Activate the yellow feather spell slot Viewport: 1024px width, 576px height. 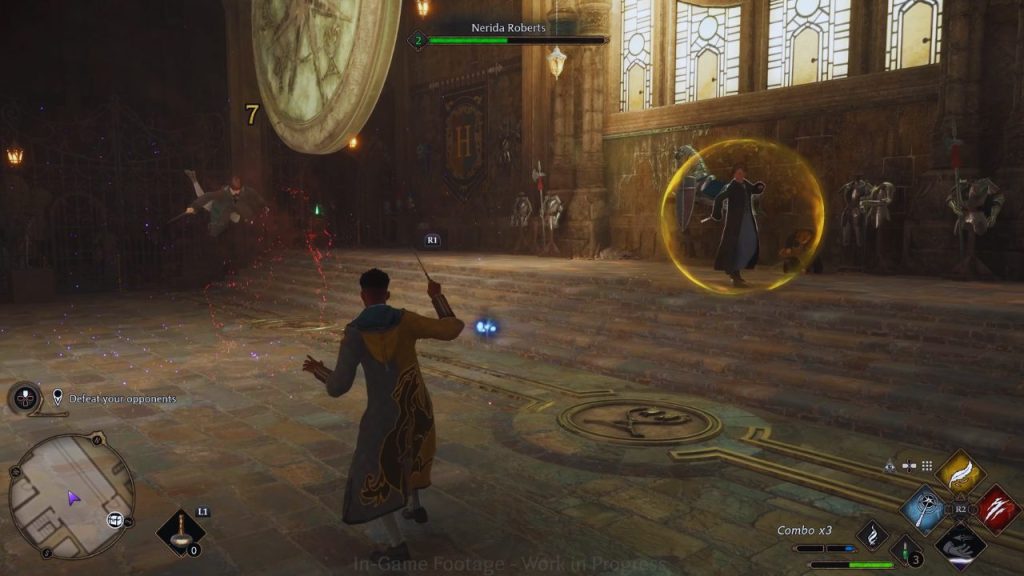point(961,471)
